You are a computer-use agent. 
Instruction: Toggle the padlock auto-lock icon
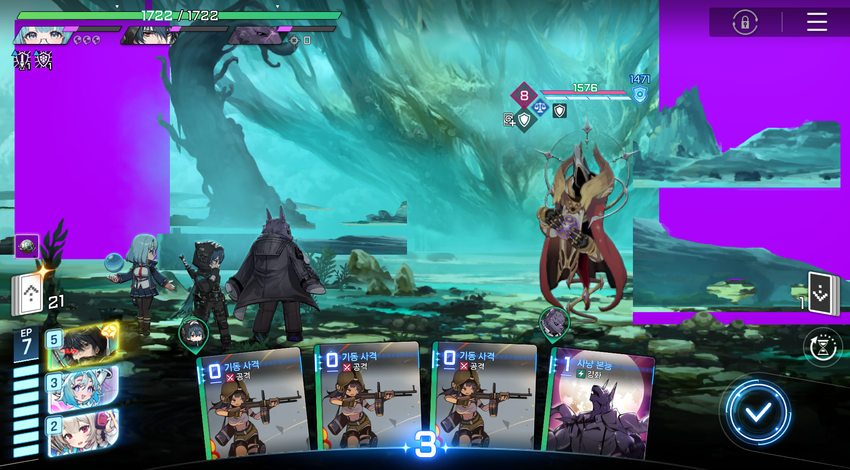(x=745, y=22)
